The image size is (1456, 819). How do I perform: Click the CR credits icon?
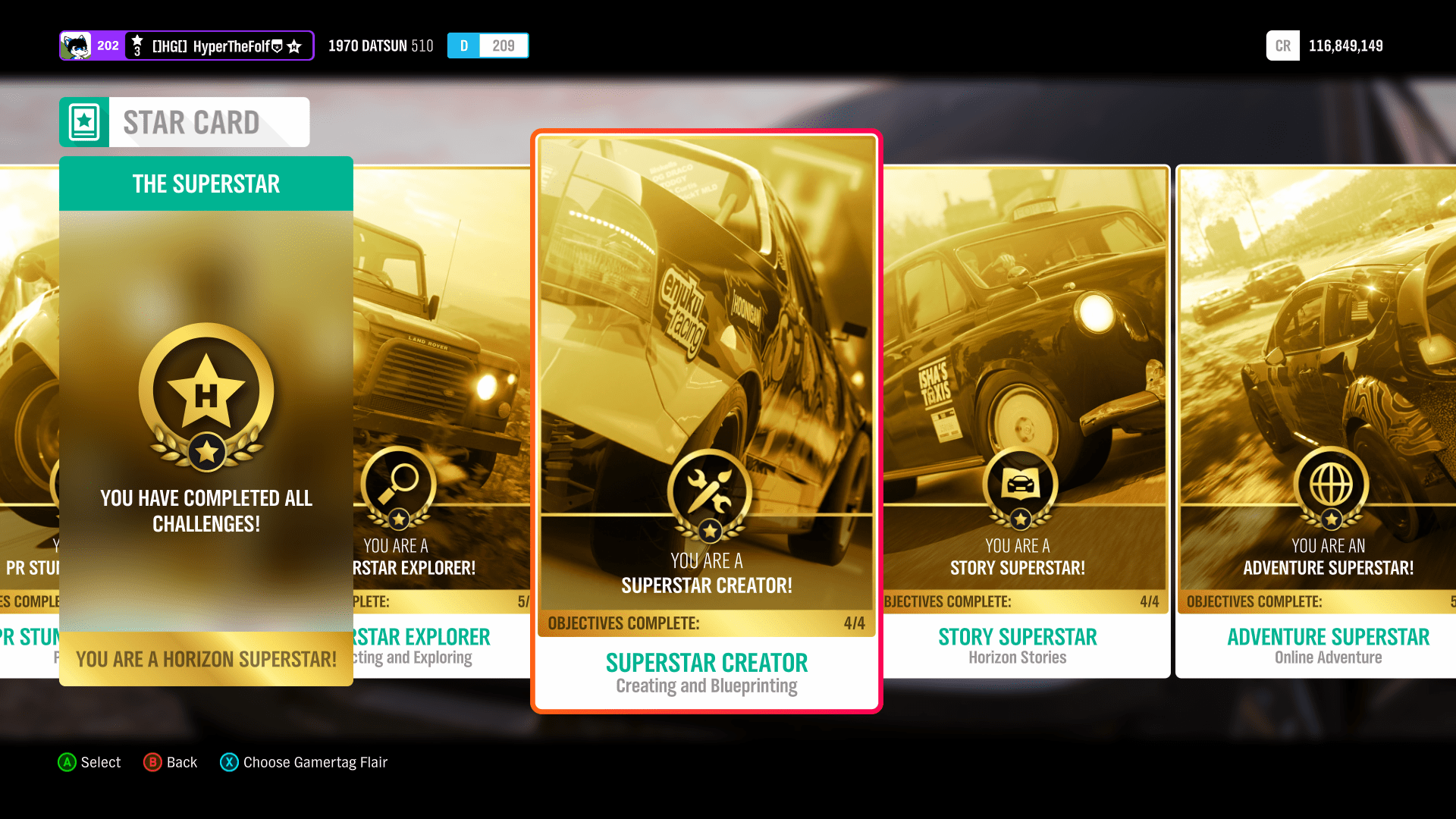click(1282, 45)
